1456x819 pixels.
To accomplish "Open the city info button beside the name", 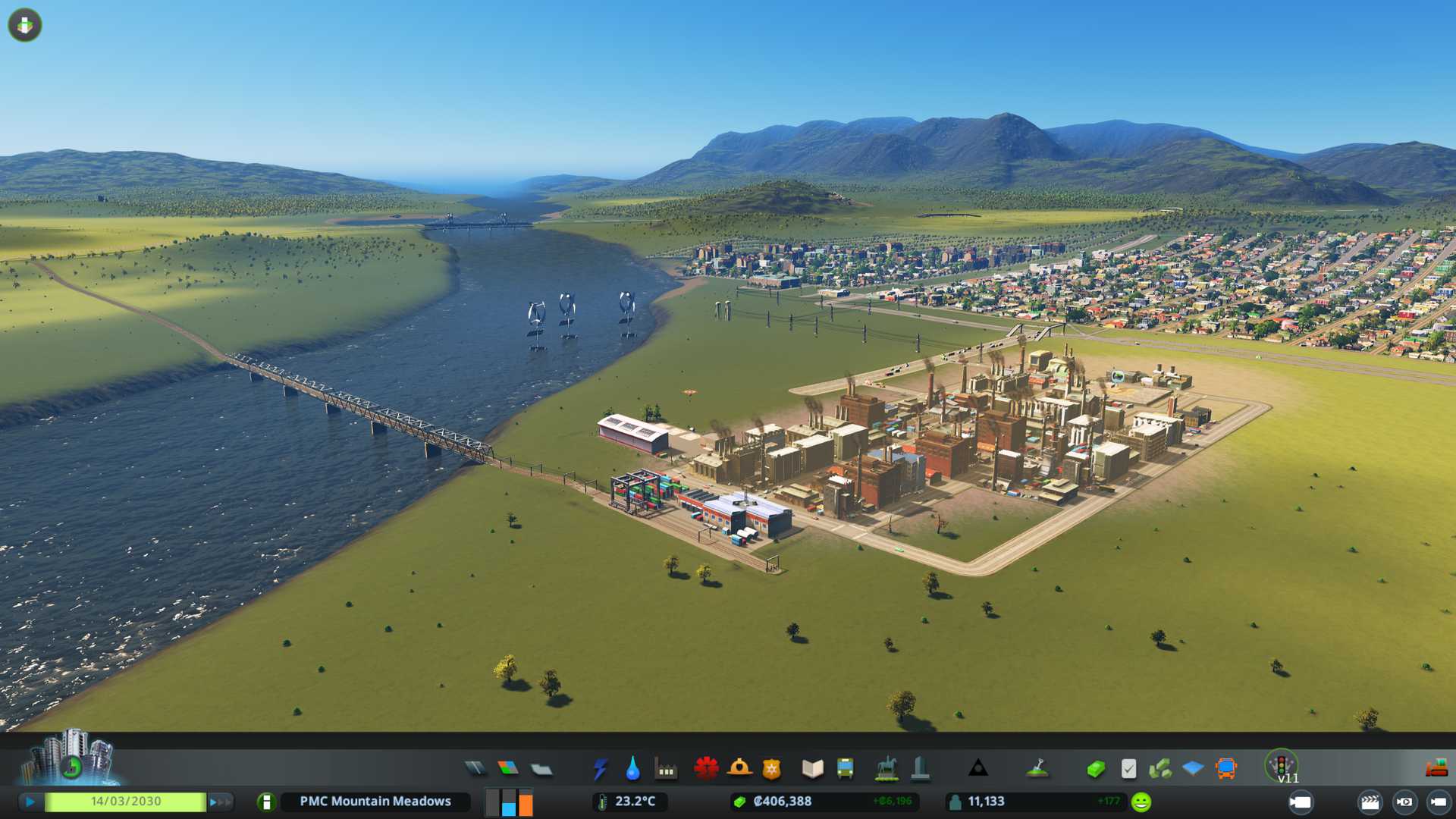I will (x=266, y=802).
